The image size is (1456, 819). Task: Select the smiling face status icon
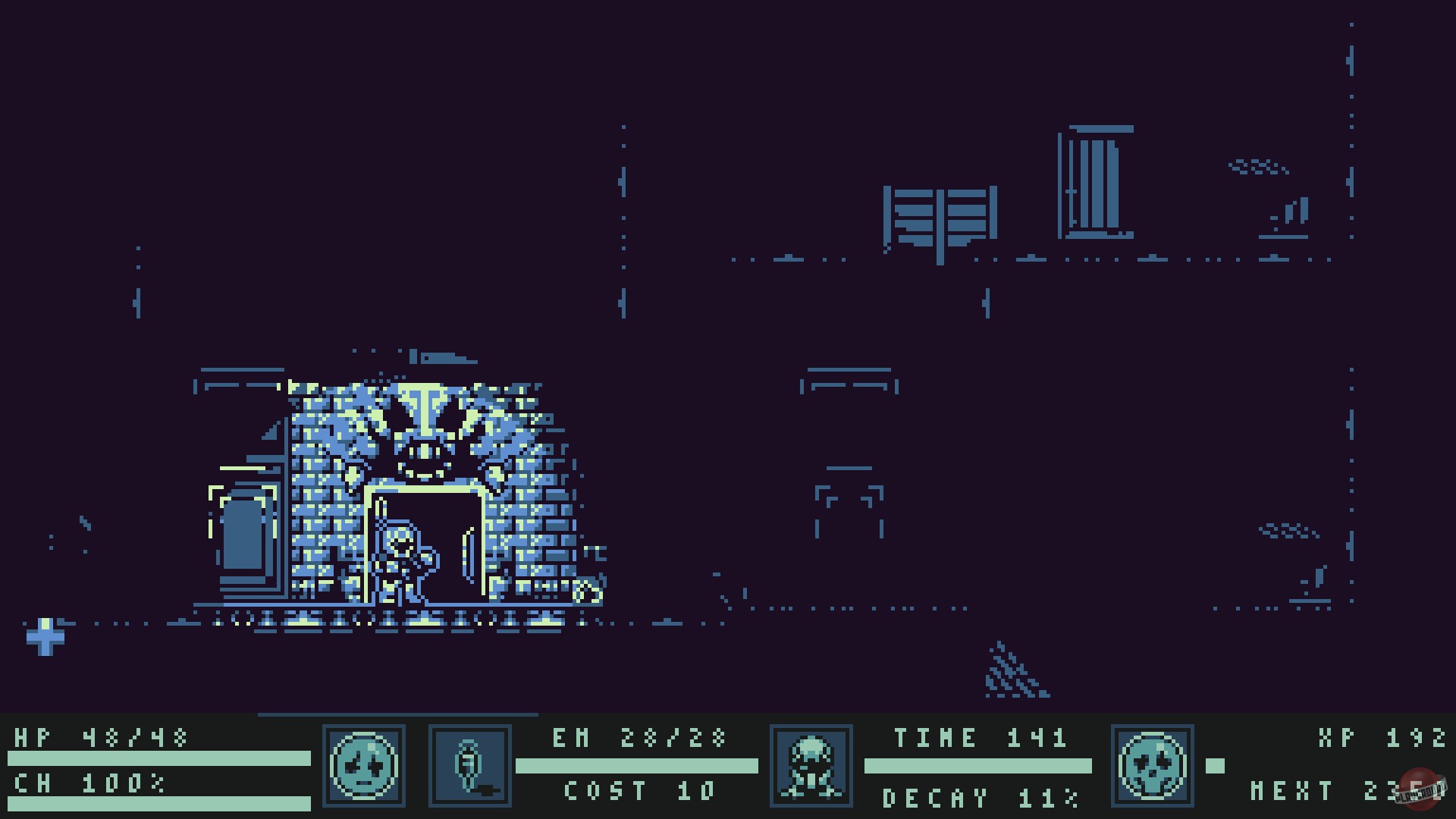364,766
